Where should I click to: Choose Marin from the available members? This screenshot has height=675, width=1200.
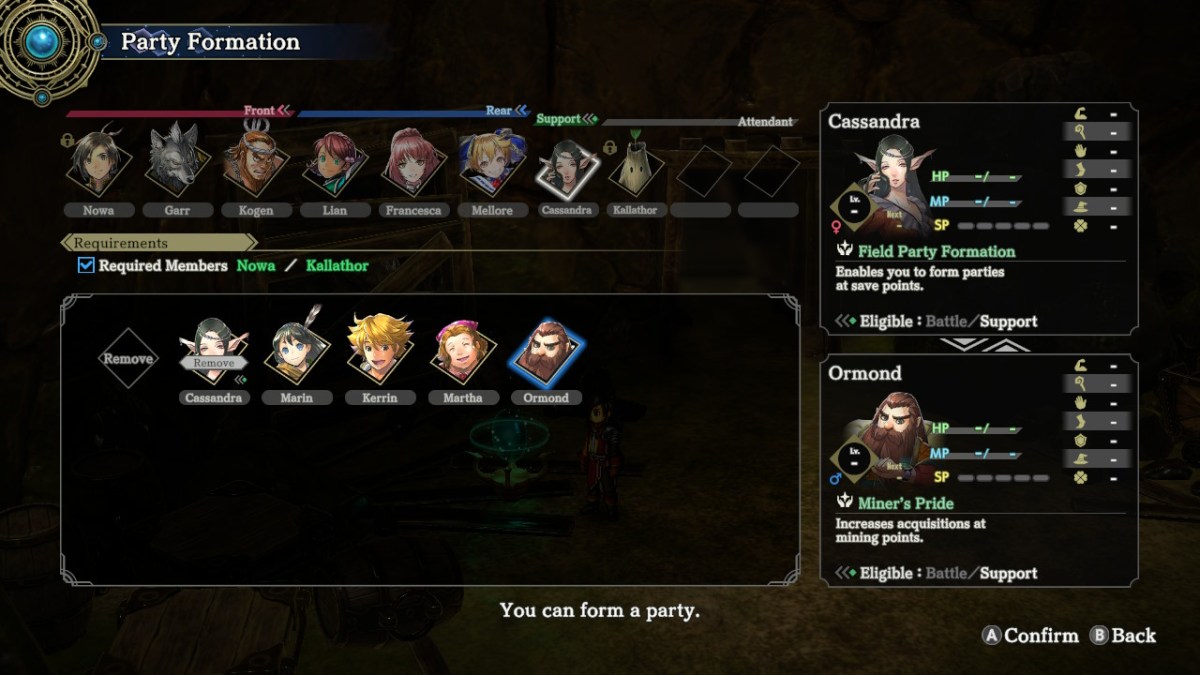pyautogui.click(x=297, y=355)
